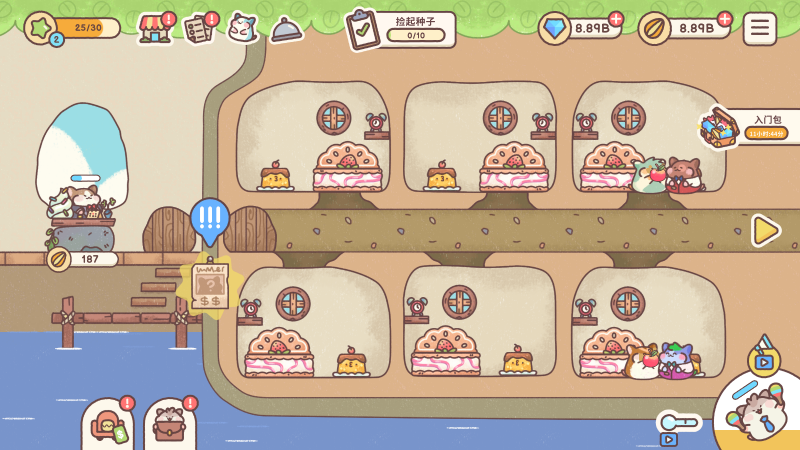
Task: Open the serving cloche icon
Action: point(287,30)
